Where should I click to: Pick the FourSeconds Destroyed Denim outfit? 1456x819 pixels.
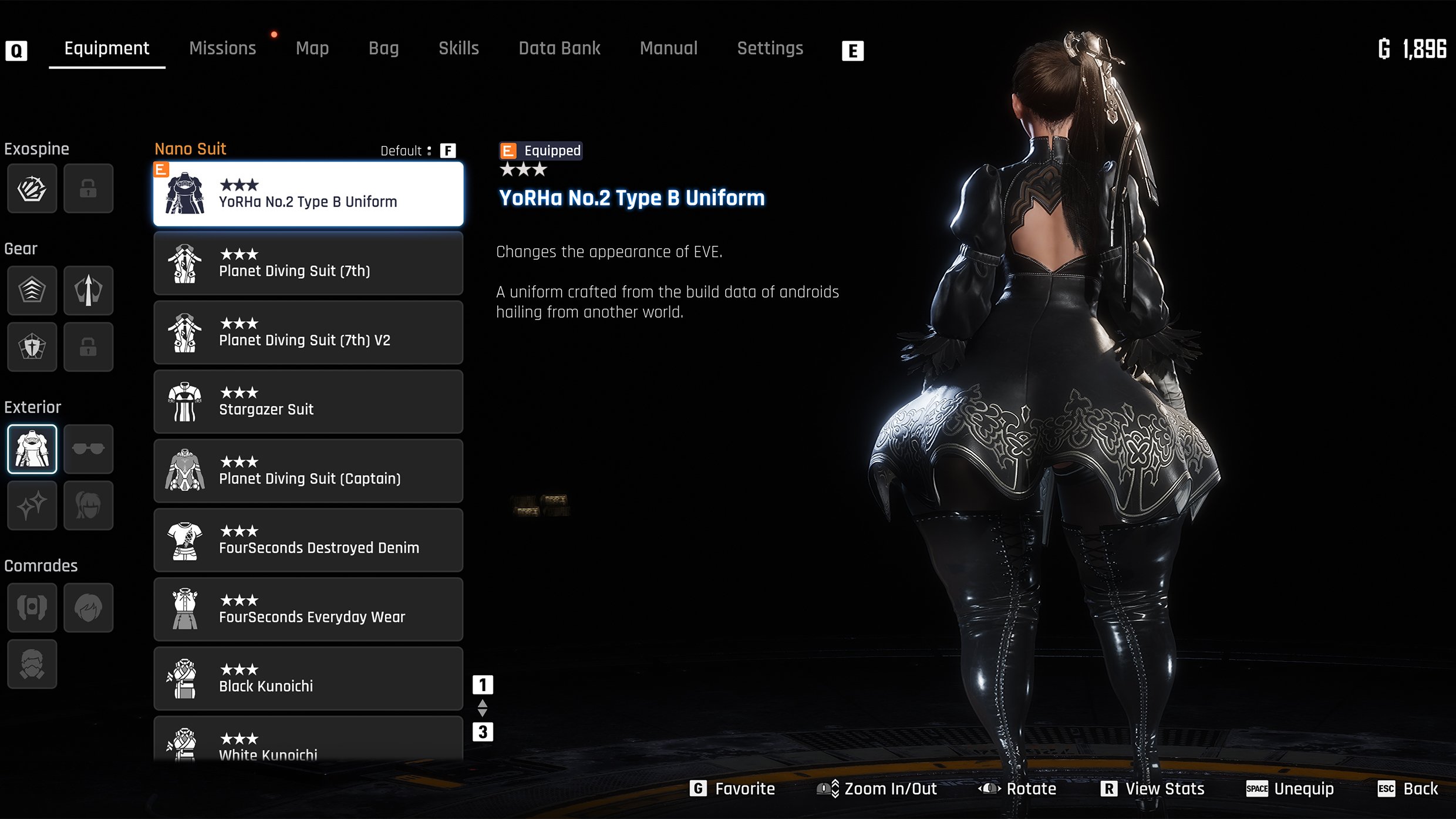pos(308,541)
